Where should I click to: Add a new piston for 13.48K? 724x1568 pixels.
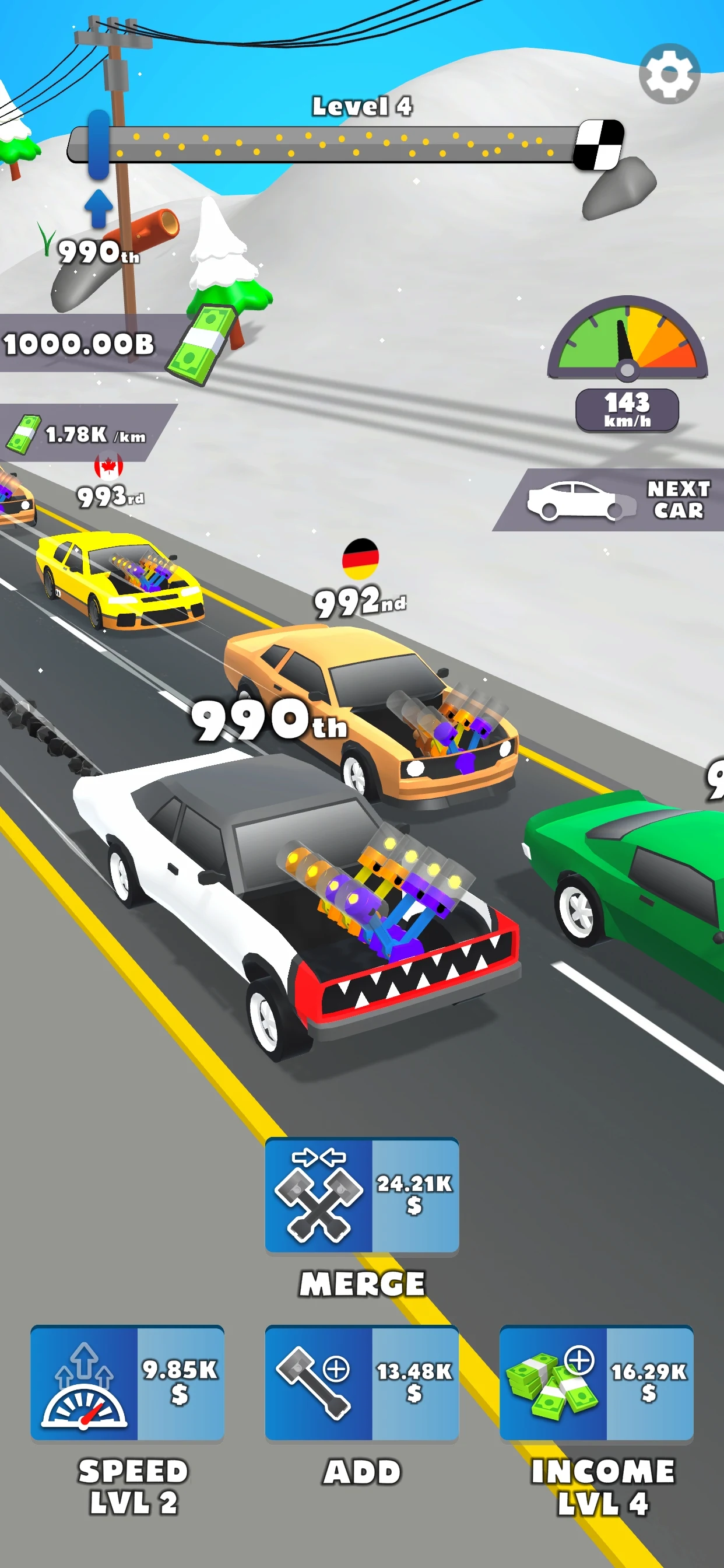[362, 1382]
